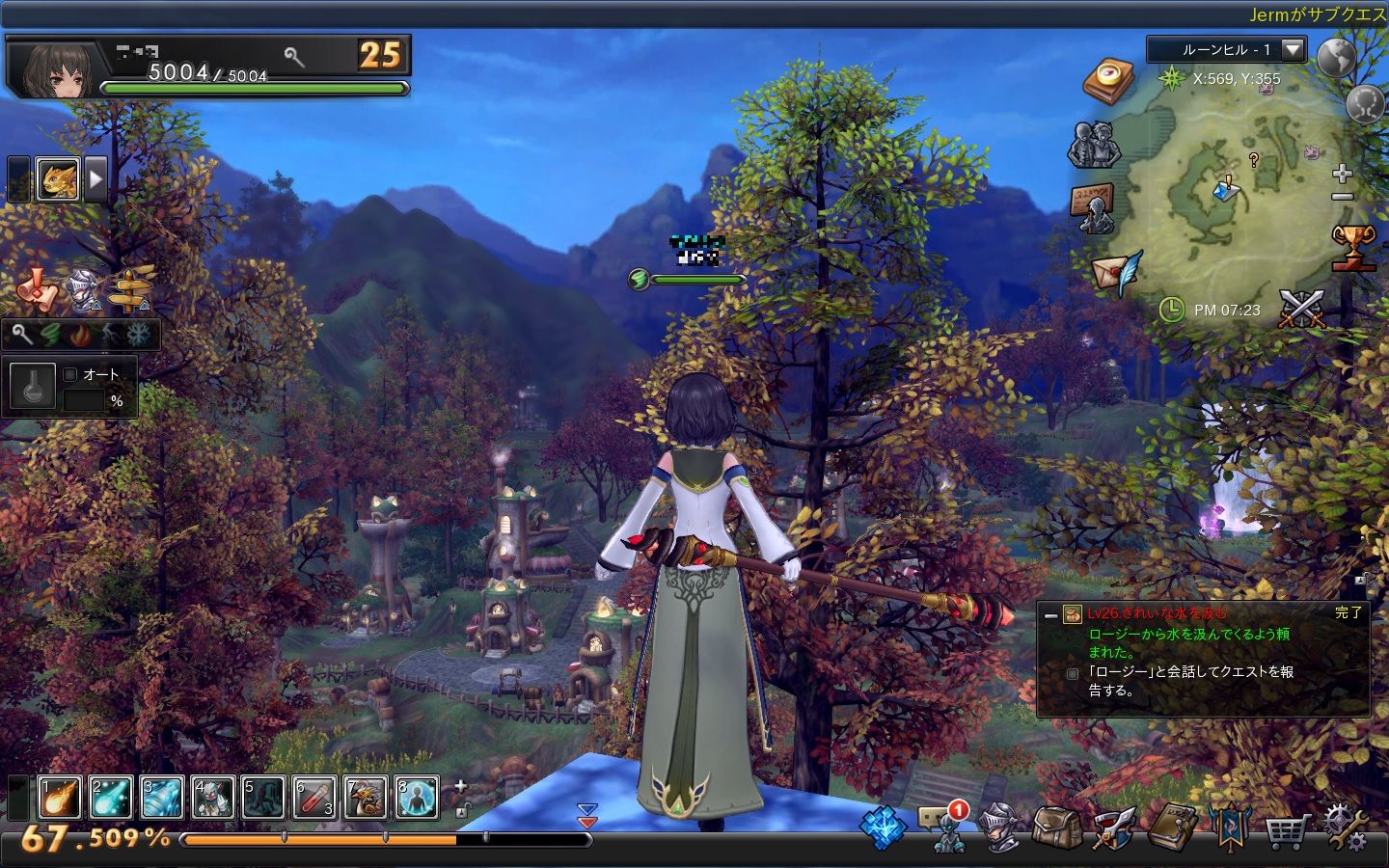
Task: Zoom in the minimap with plus button
Action: coord(1342,174)
